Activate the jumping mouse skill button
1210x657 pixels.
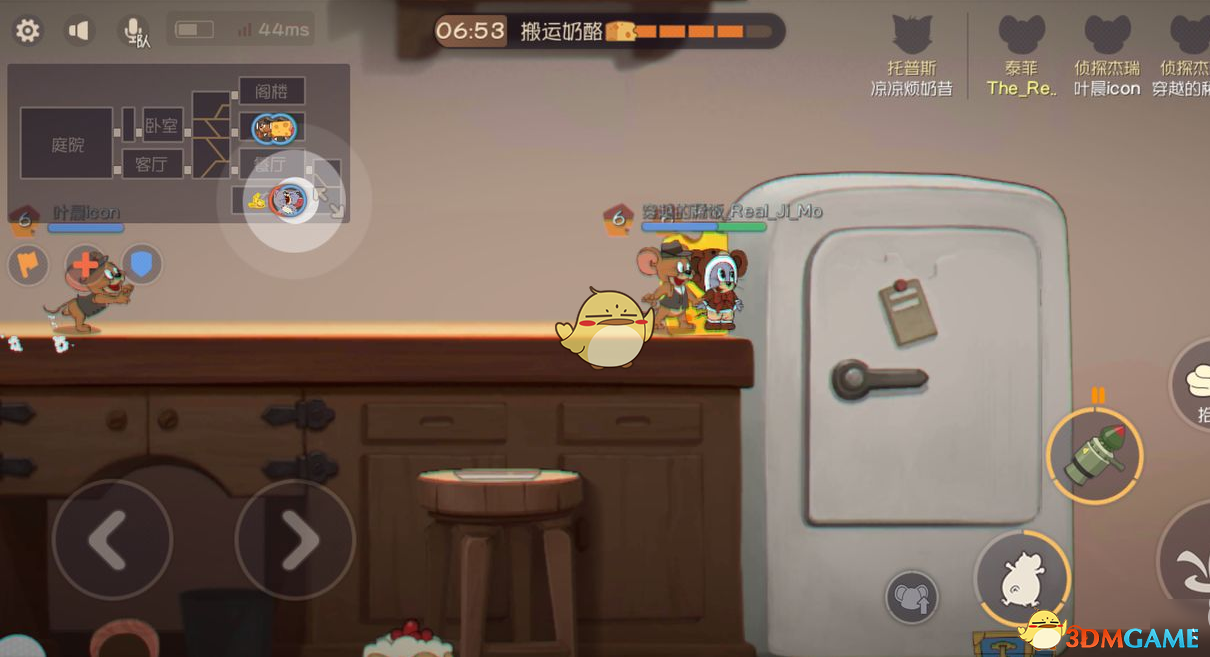1022,580
